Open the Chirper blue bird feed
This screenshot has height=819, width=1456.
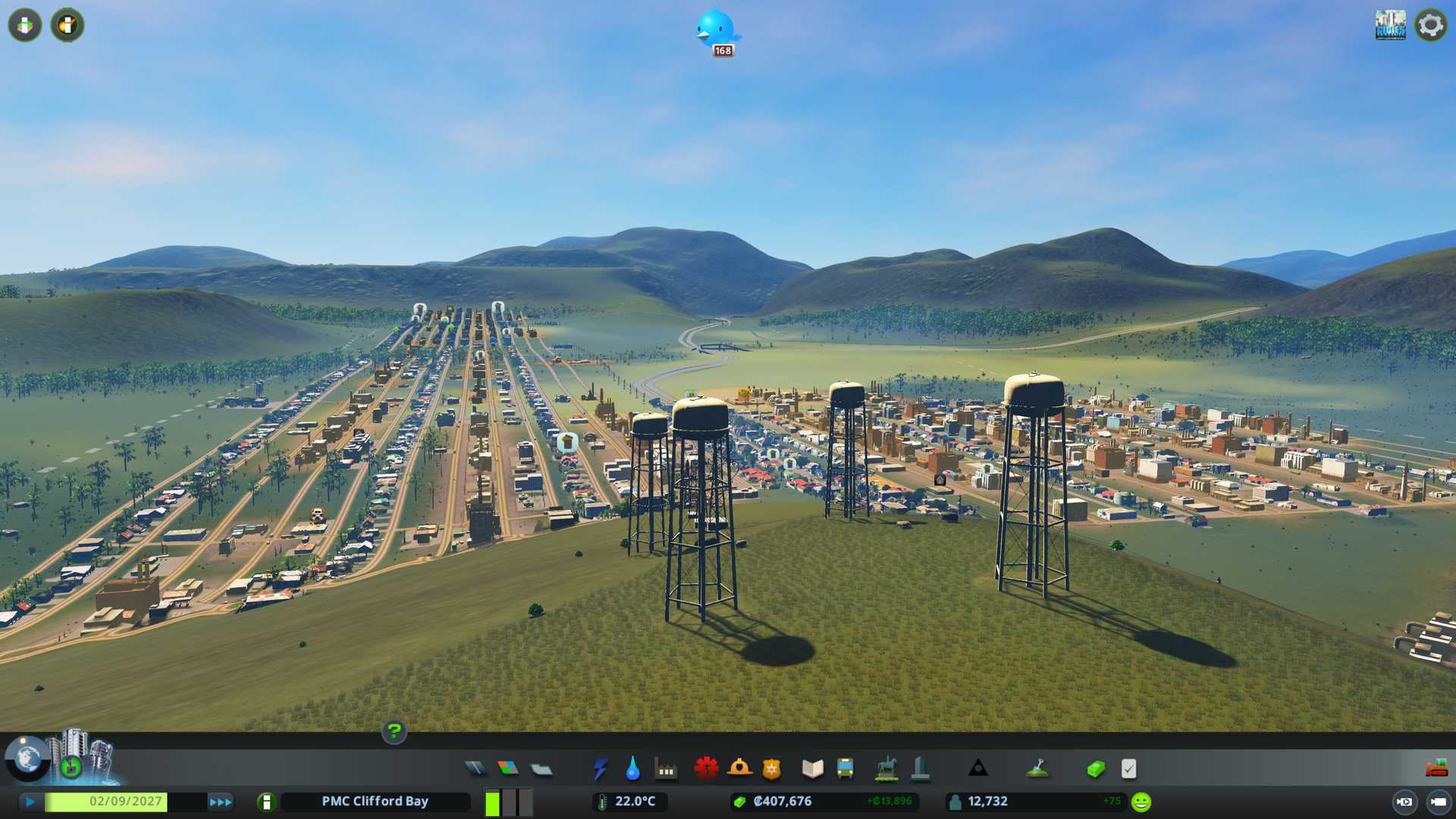(716, 30)
